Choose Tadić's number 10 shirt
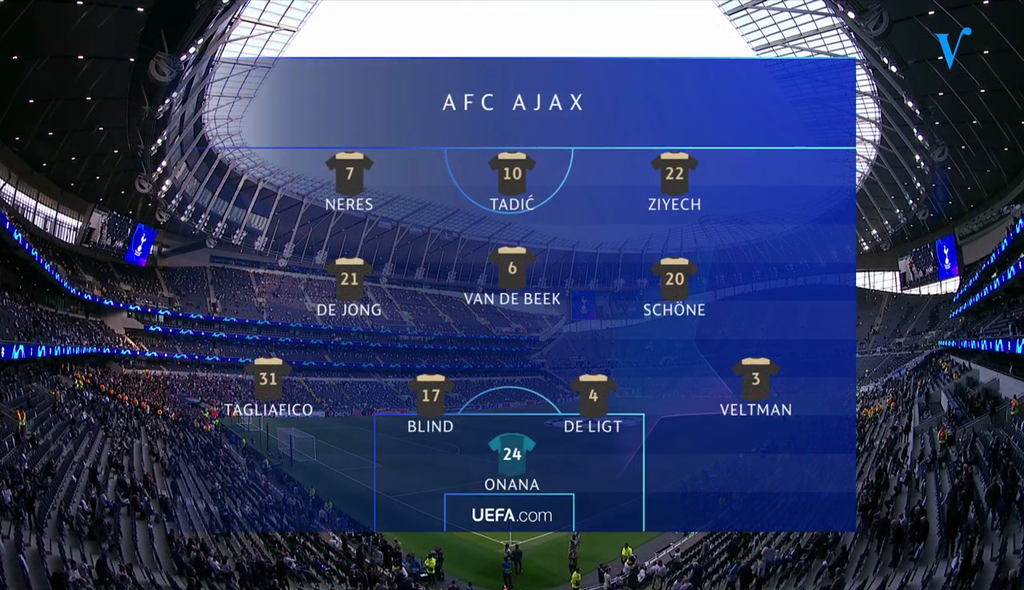This screenshot has width=1024, height=590. 512,174
